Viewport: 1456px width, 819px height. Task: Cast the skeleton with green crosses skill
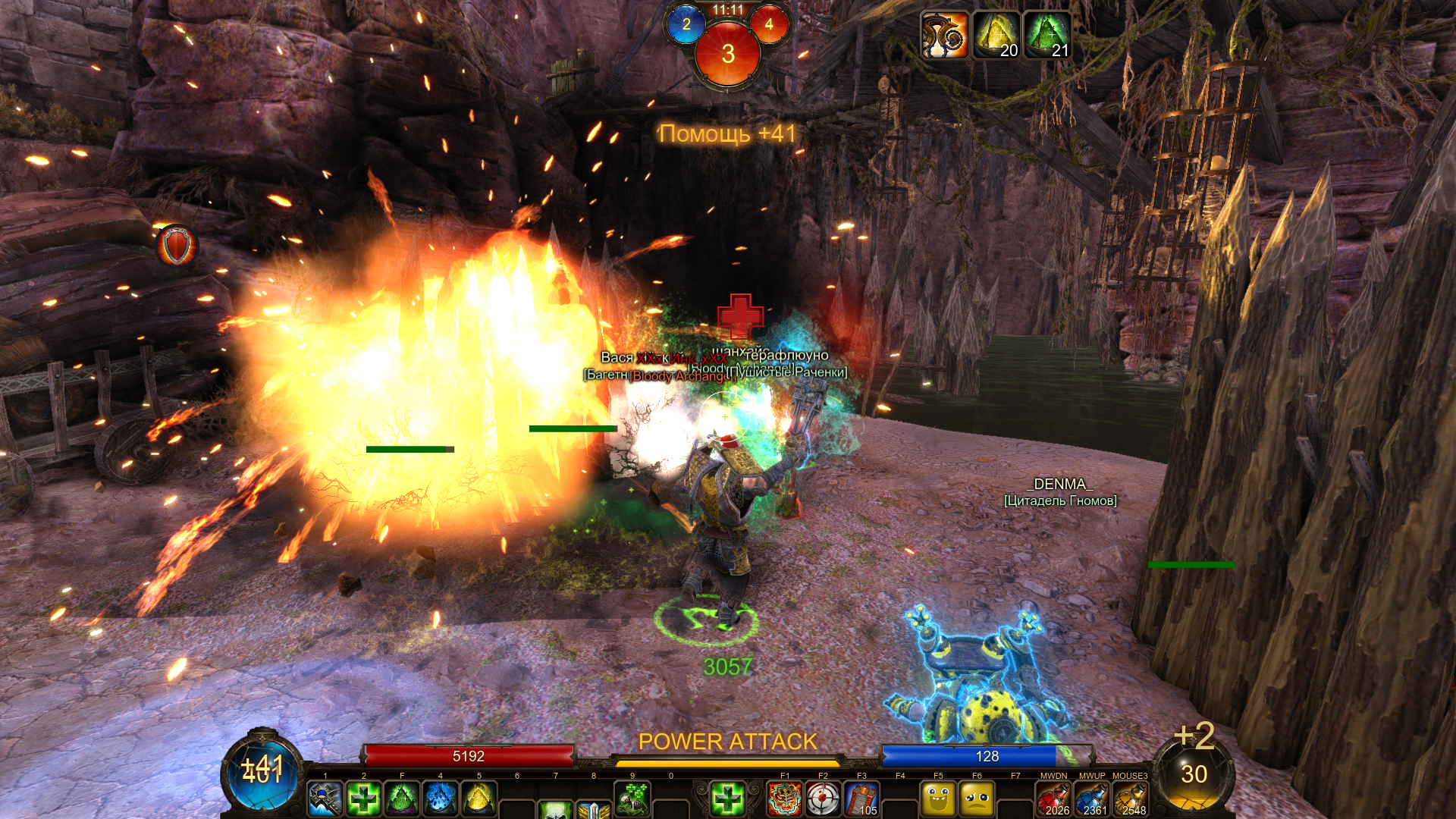(x=632, y=799)
